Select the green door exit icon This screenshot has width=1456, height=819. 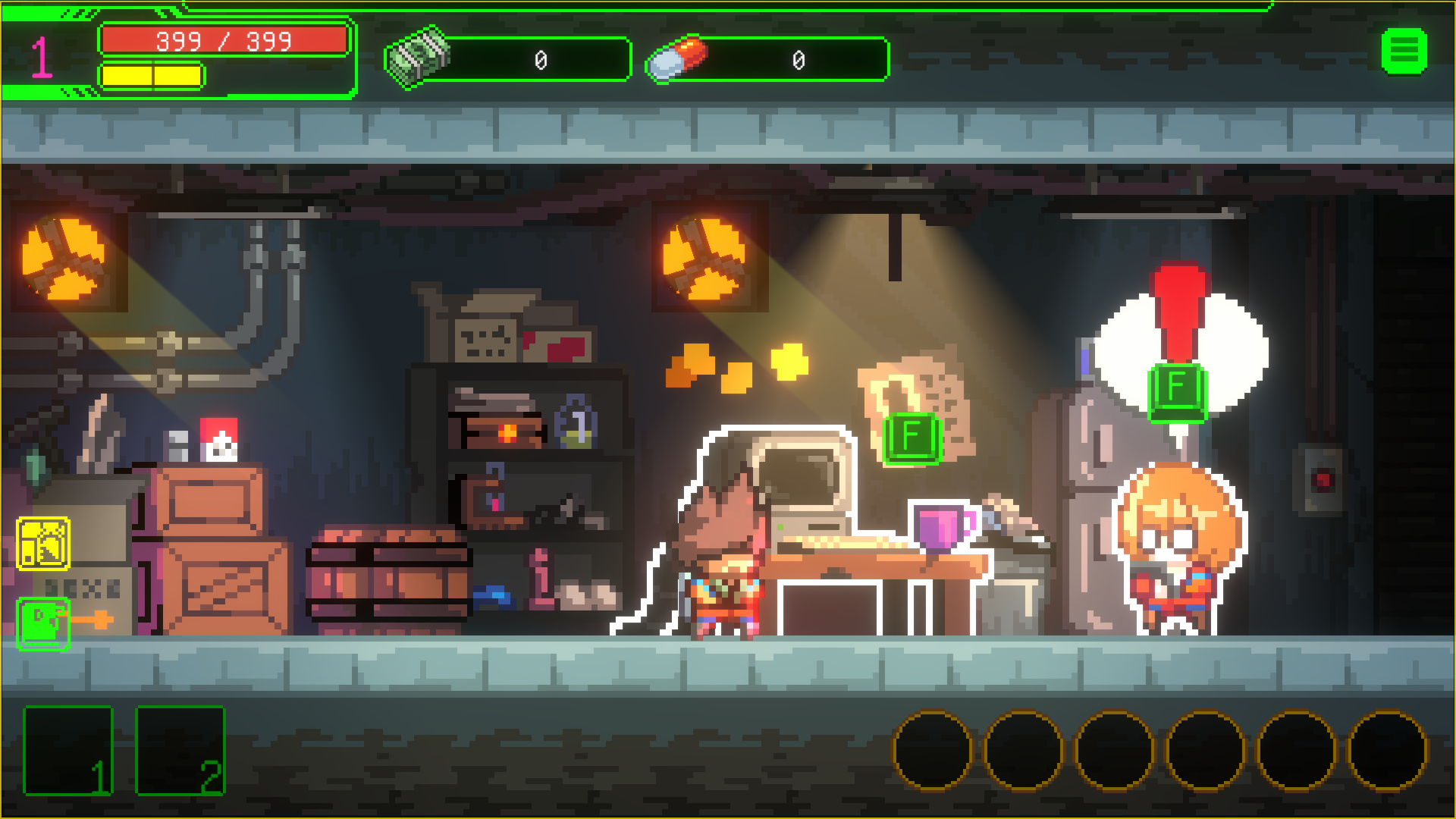(x=43, y=623)
